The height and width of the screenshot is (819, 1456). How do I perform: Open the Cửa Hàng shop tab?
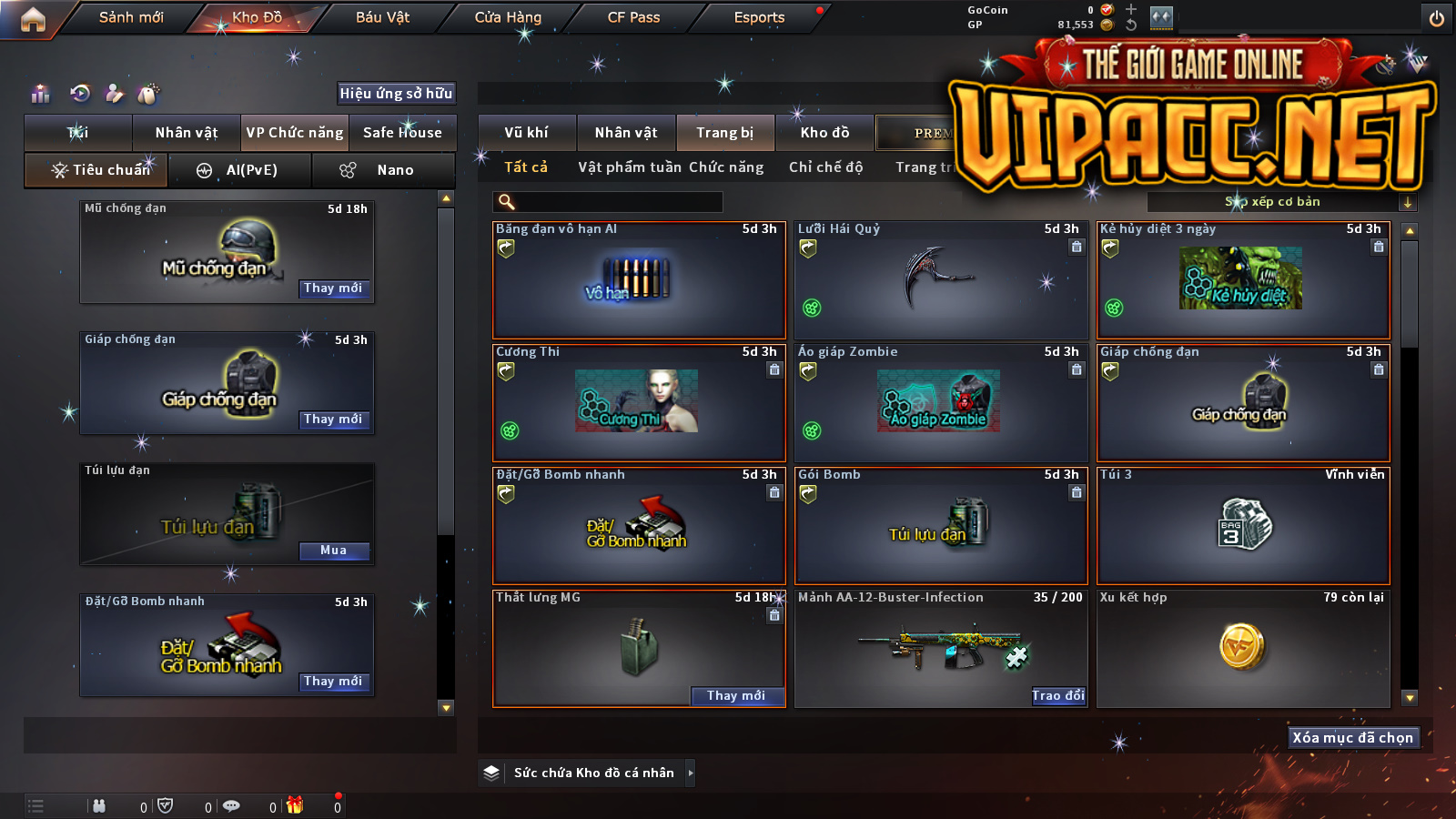click(508, 17)
